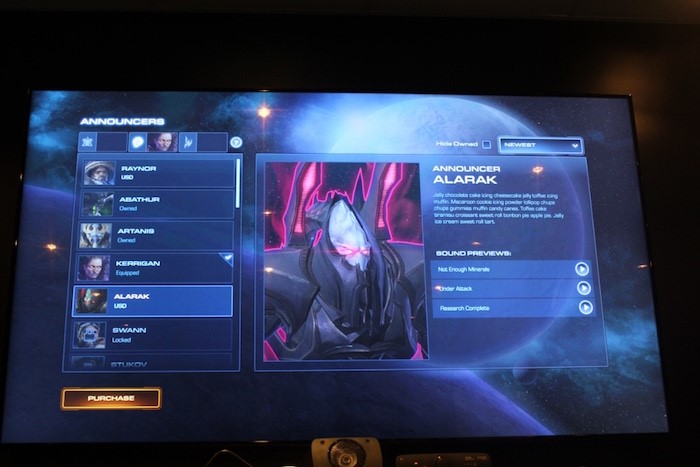Viewport: 700px width, 467px height.
Task: Open the Protoss emblem category tab
Action: click(189, 142)
